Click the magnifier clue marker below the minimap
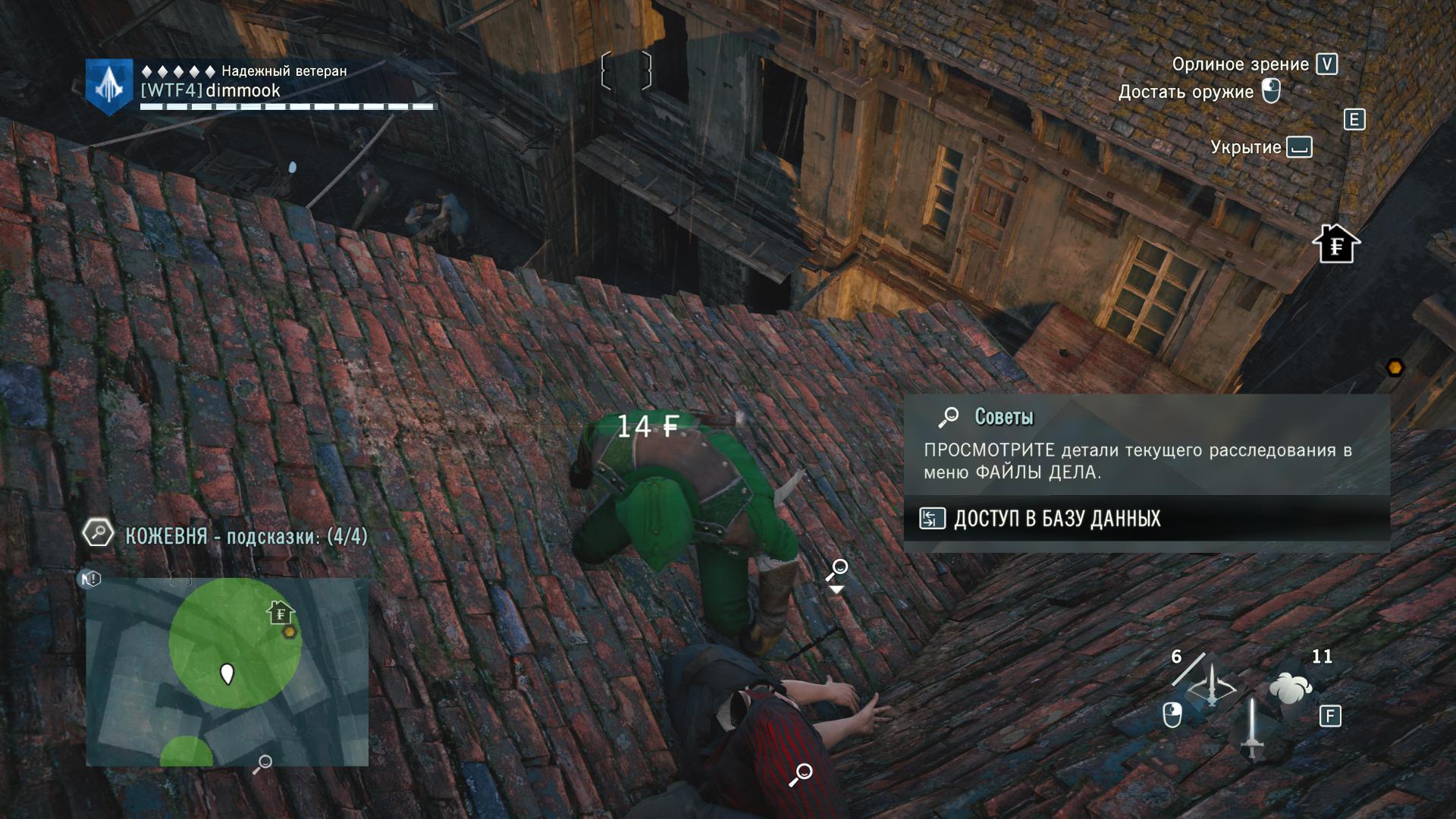 point(262,764)
